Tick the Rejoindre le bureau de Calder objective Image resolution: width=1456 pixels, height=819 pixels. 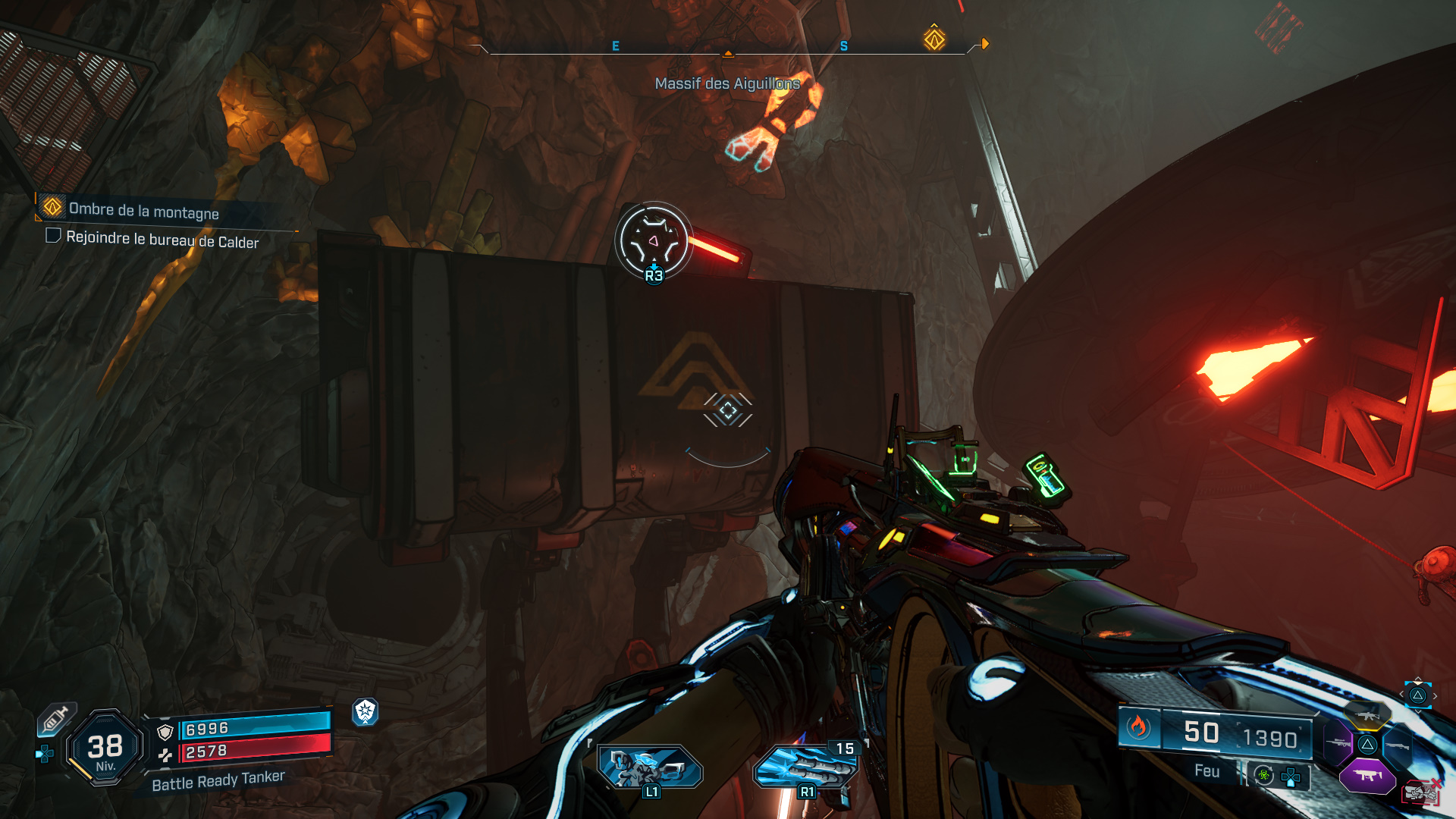point(53,236)
